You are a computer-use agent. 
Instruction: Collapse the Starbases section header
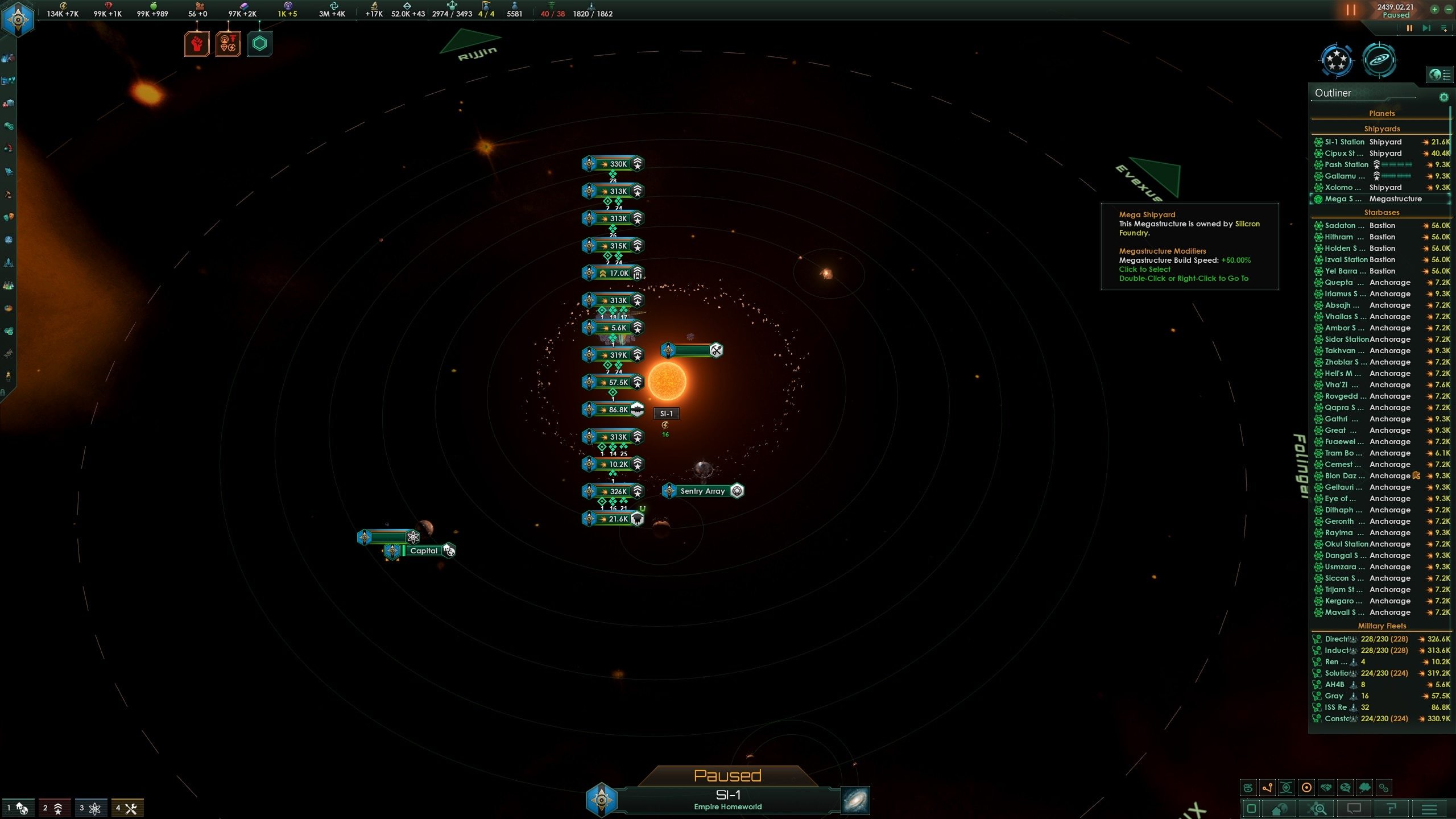[1381, 213]
